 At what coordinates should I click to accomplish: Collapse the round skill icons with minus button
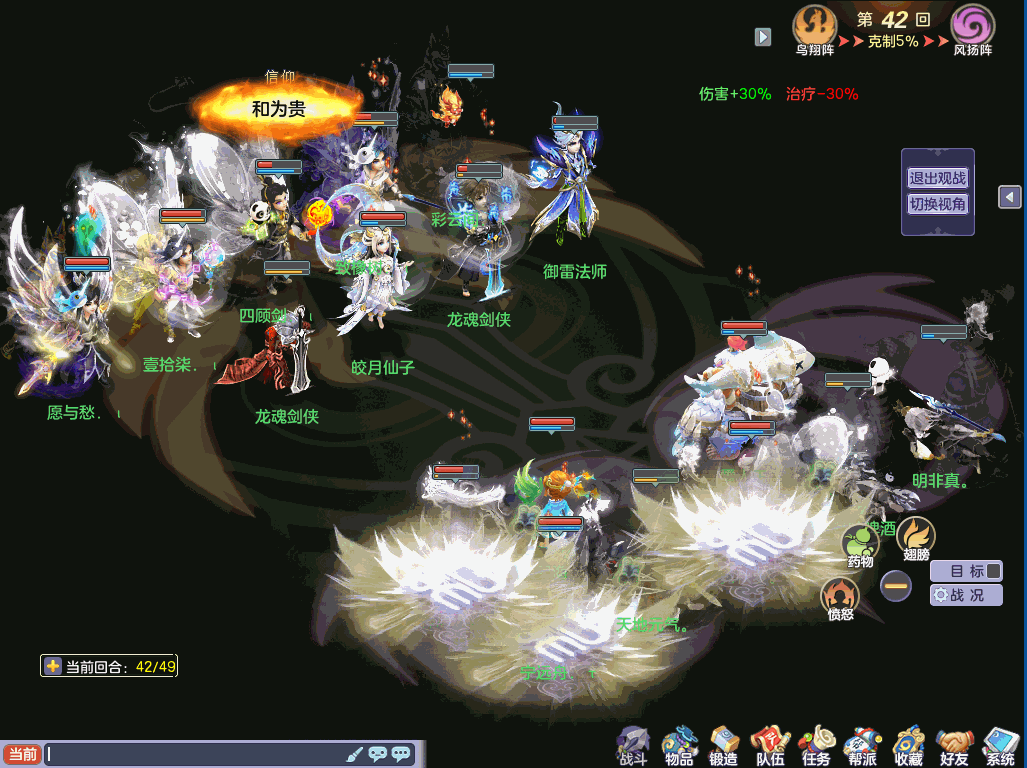pyautogui.click(x=896, y=586)
